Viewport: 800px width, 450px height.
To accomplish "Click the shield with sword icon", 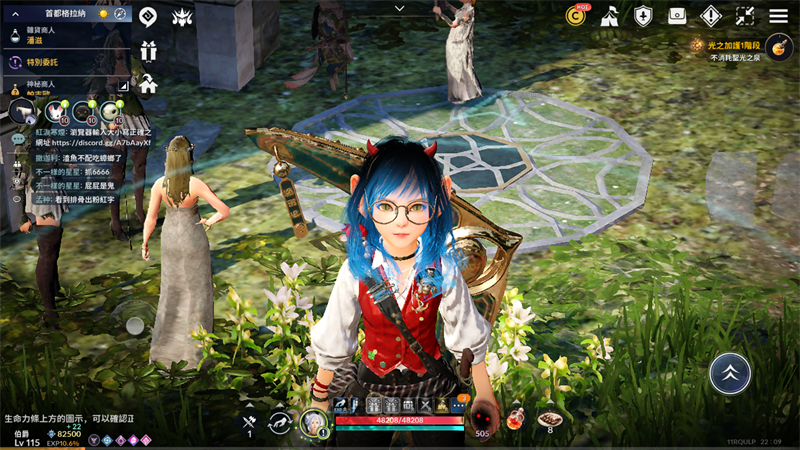I will pyautogui.click(x=644, y=16).
